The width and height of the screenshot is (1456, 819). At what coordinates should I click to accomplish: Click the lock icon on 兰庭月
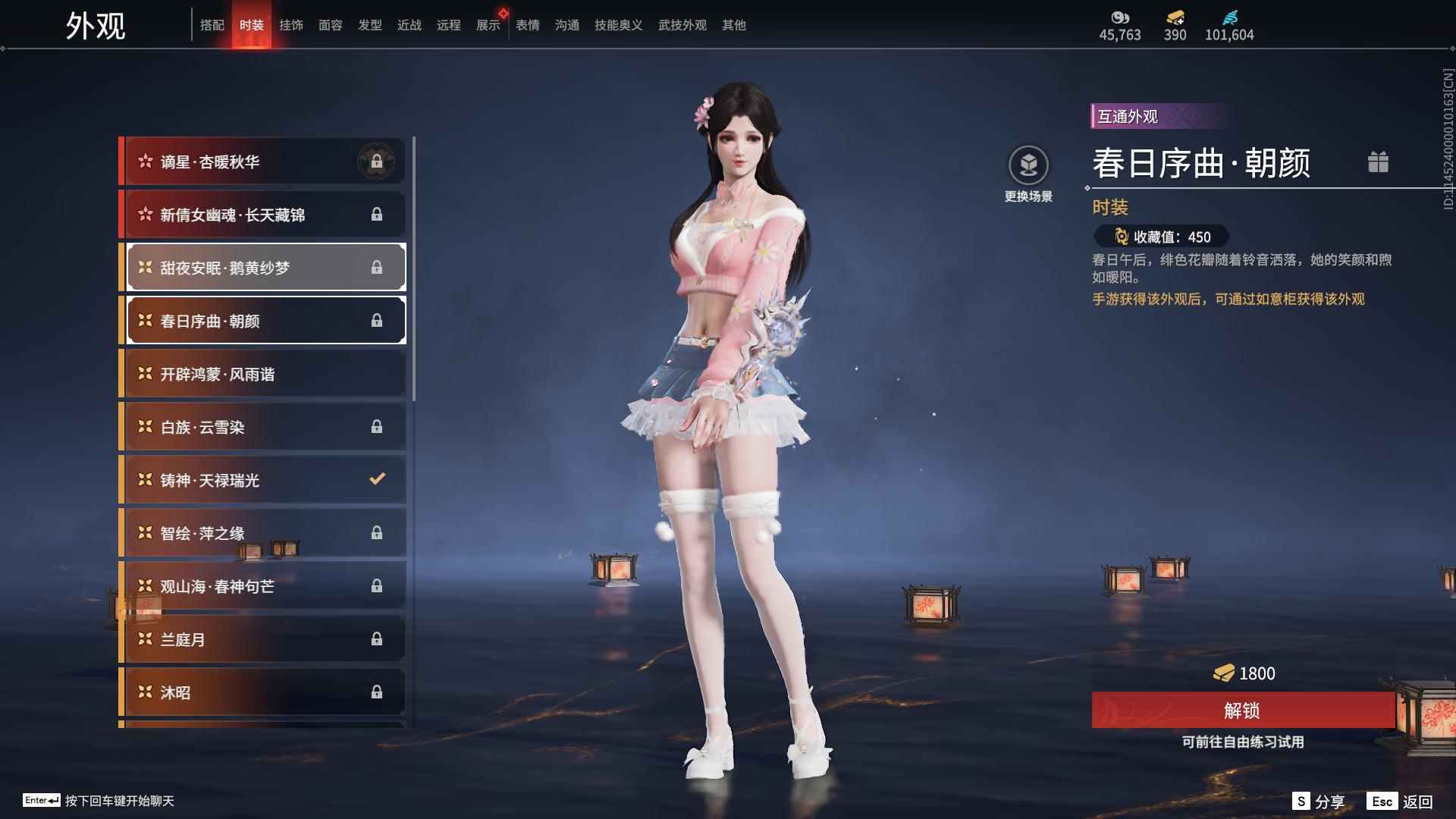[x=377, y=639]
